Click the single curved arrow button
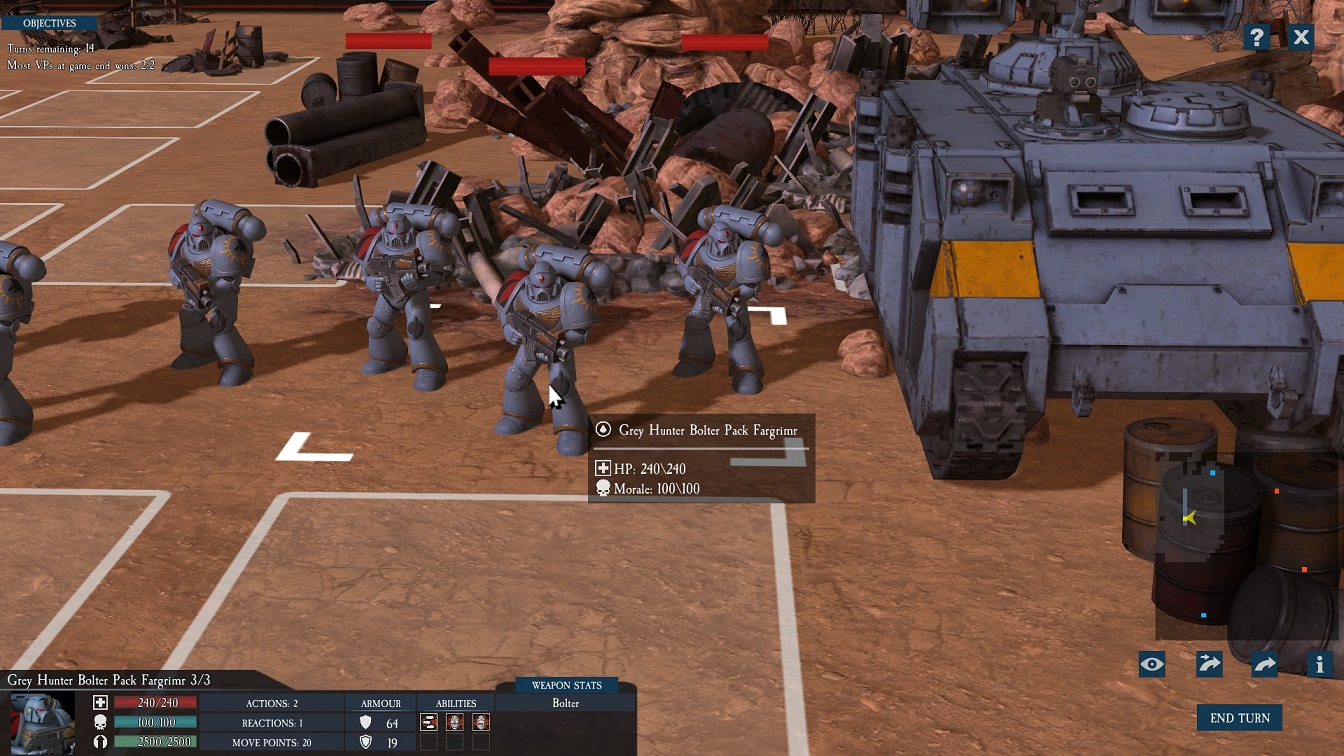This screenshot has width=1344, height=756. [1264, 664]
